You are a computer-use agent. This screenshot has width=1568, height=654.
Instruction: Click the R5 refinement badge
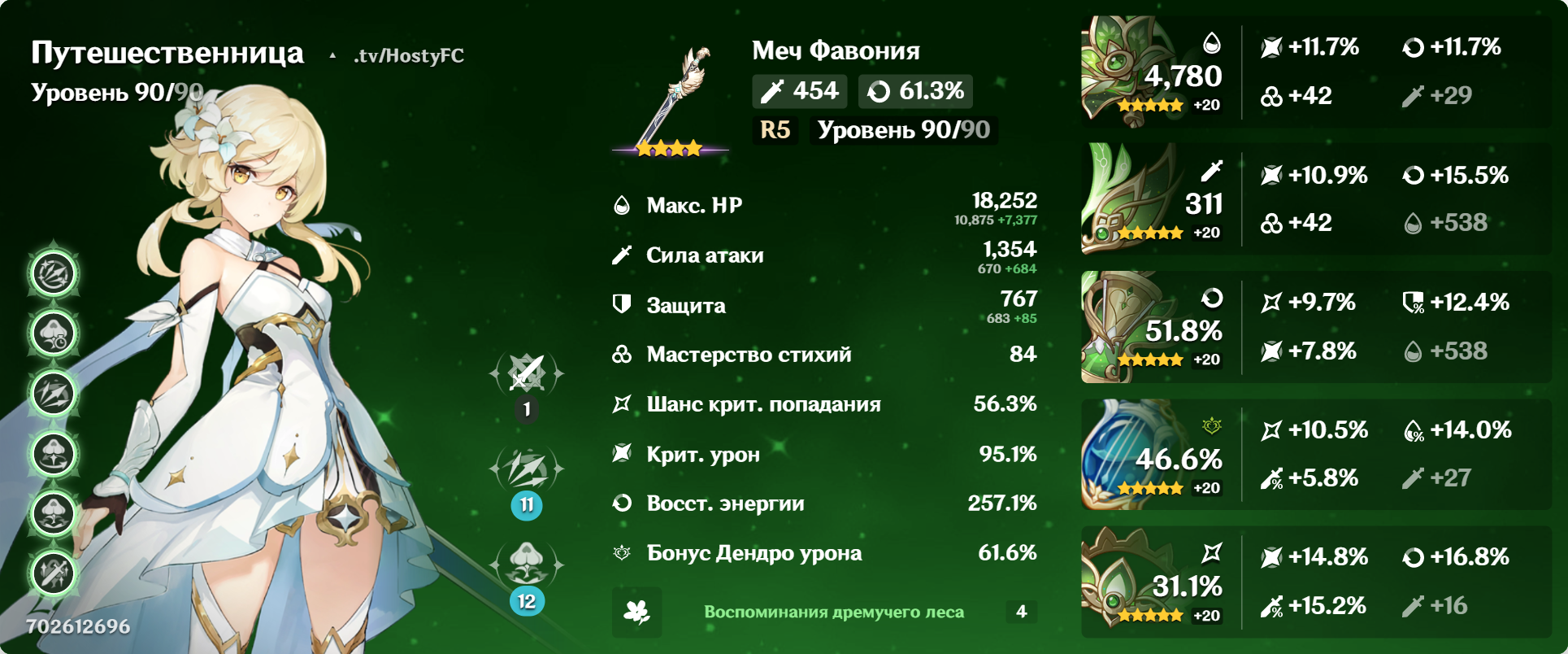774,129
